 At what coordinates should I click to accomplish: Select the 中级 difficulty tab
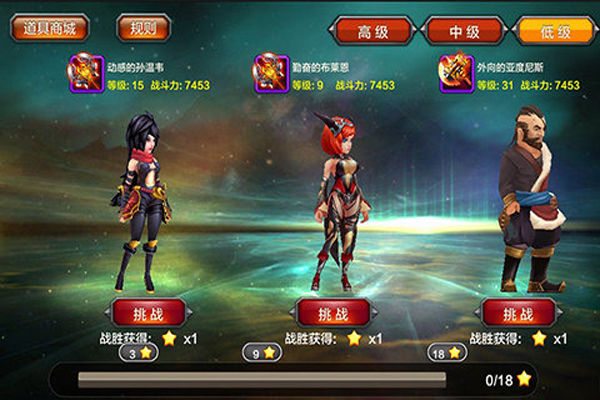pyautogui.click(x=464, y=31)
